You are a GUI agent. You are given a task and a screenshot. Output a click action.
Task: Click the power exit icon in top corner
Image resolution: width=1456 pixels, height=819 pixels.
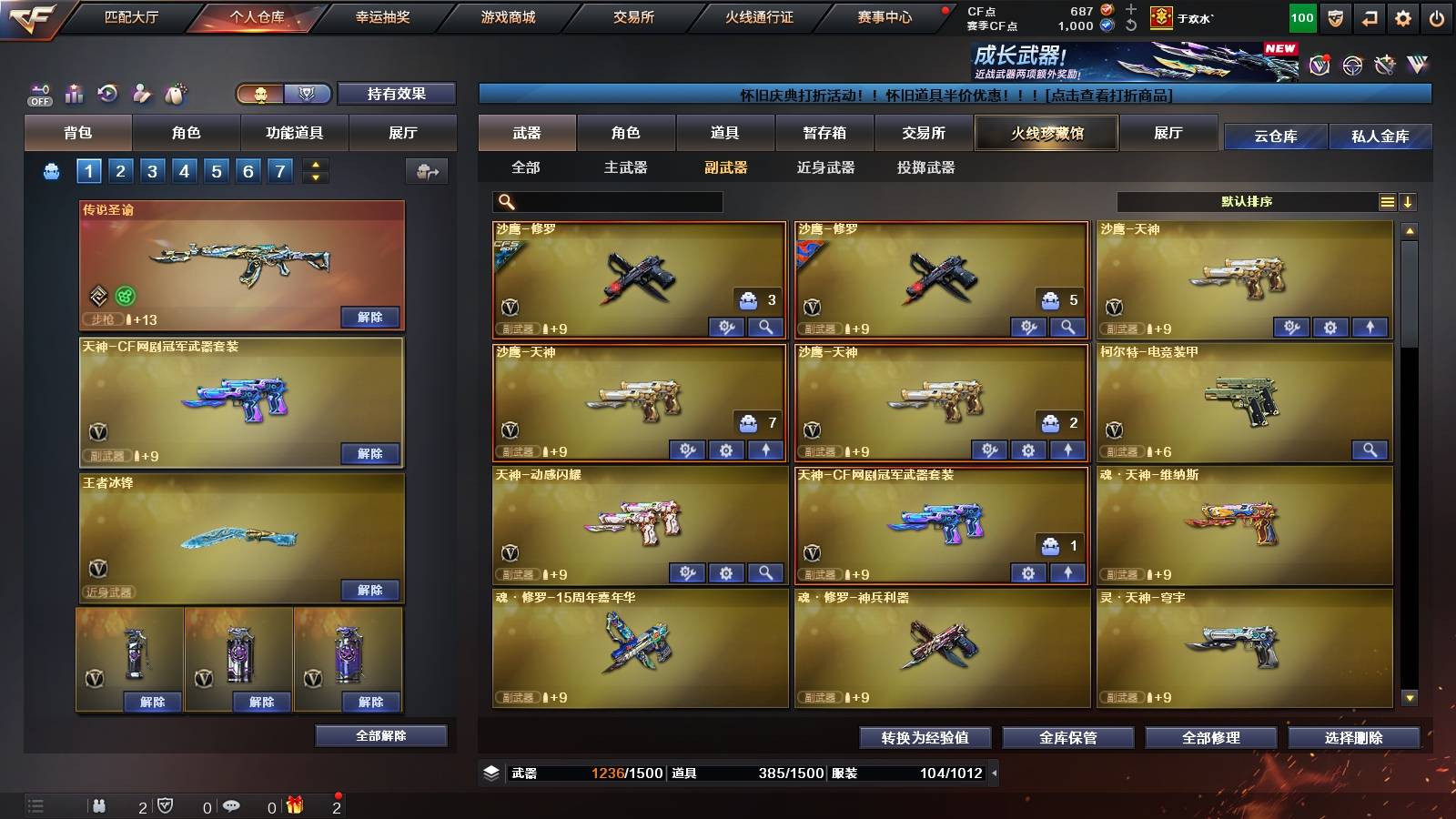(1438, 16)
